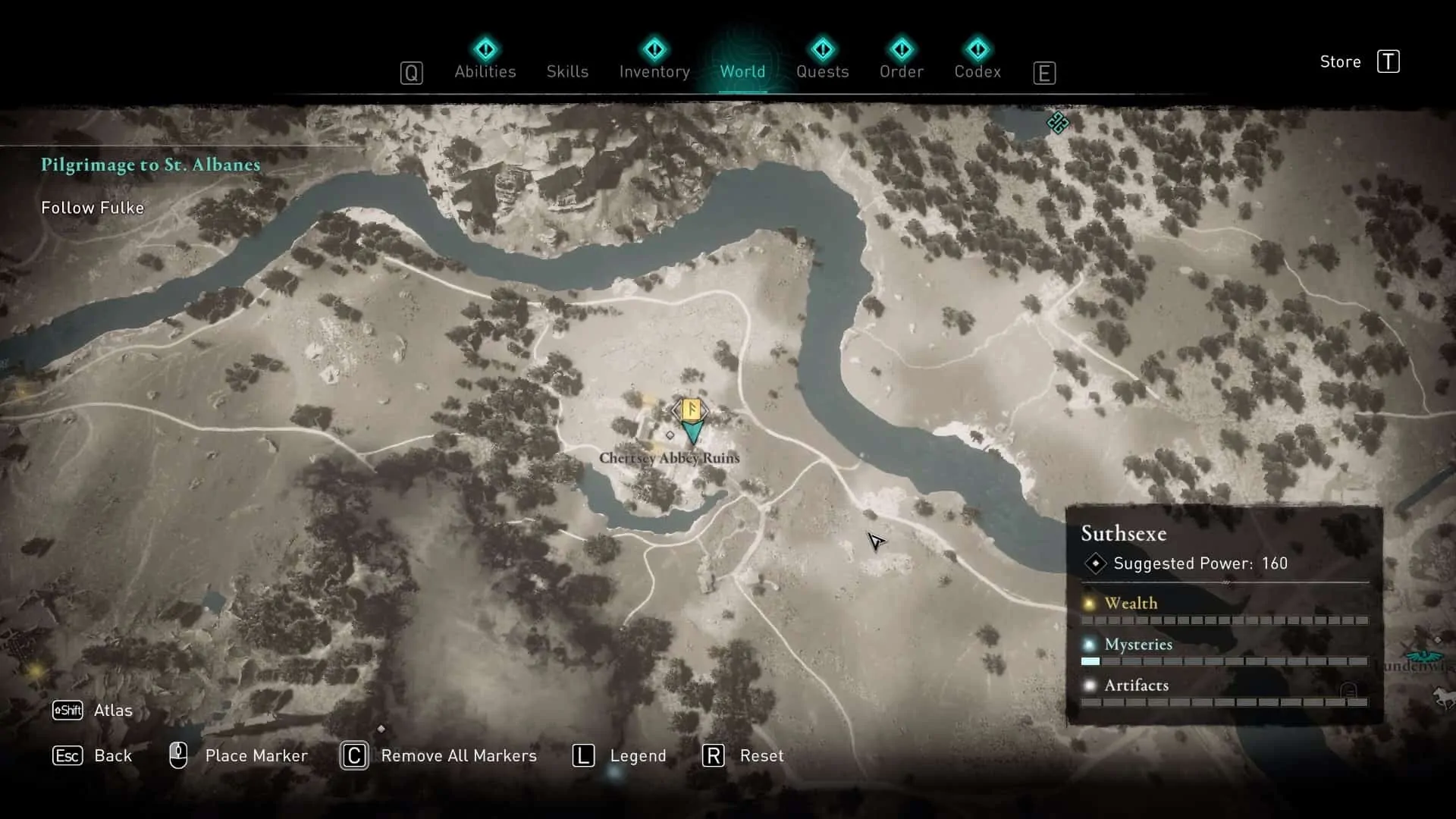Image resolution: width=1456 pixels, height=819 pixels.
Task: Click the white Artifacts icon in the Suthsexe panel
Action: click(x=1090, y=685)
